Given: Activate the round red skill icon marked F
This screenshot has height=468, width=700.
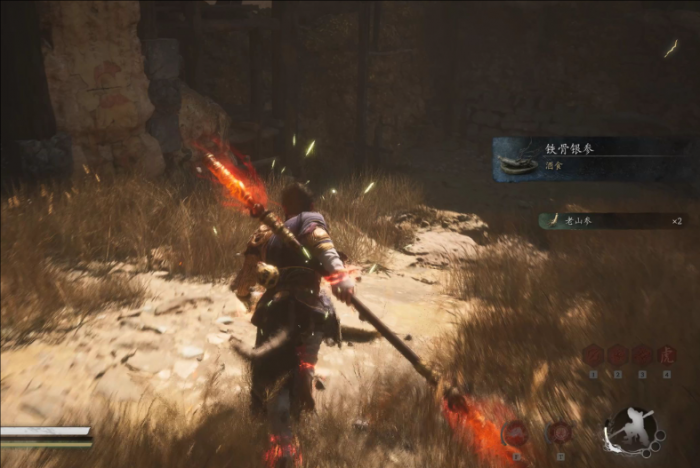Looking at the screenshot, I should tap(516, 433).
